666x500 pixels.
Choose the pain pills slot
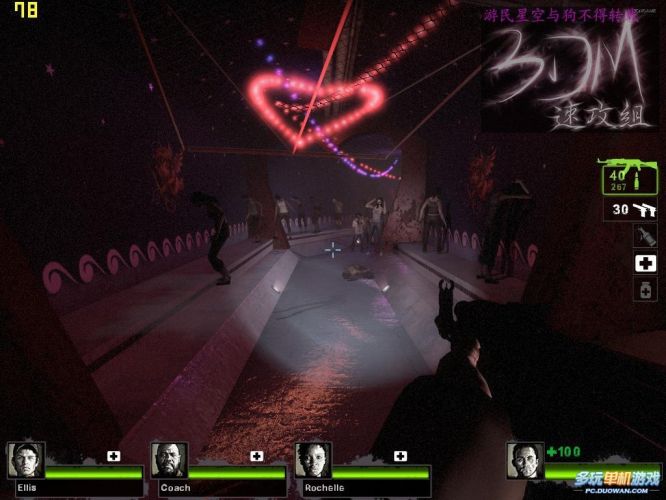pos(645,290)
